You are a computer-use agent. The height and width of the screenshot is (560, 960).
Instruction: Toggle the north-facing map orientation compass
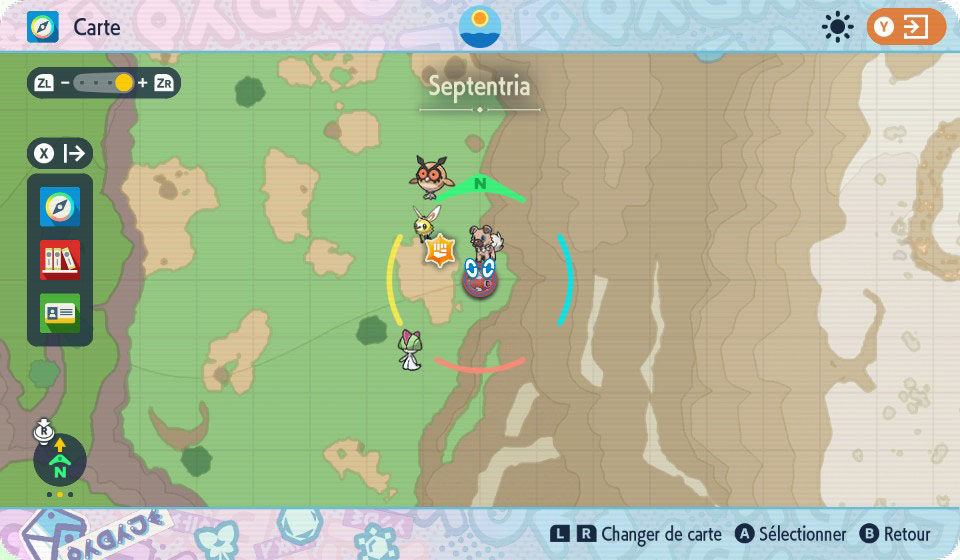(60, 461)
